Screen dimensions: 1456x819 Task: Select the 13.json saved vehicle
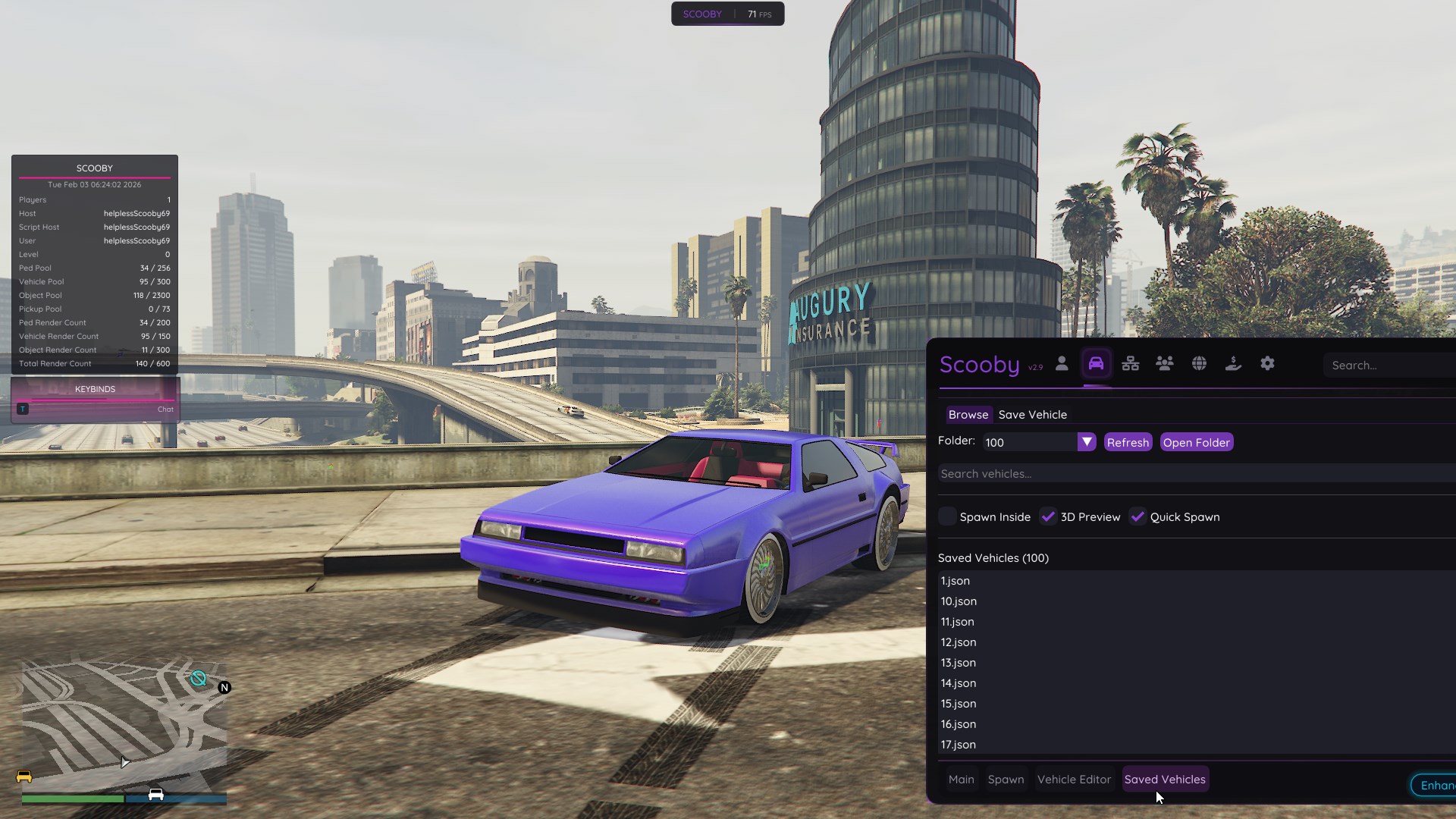click(958, 662)
